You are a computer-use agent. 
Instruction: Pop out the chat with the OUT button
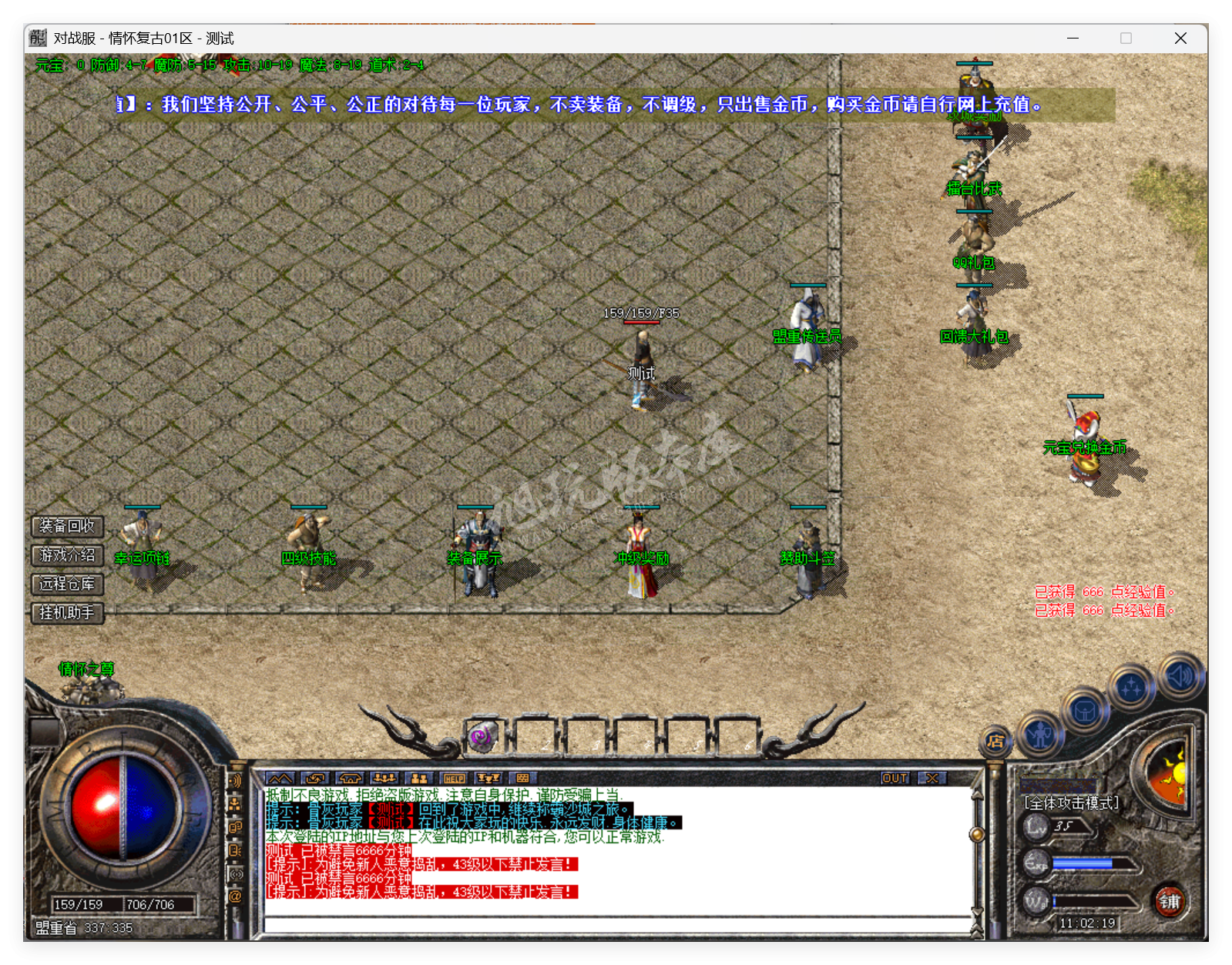click(894, 779)
